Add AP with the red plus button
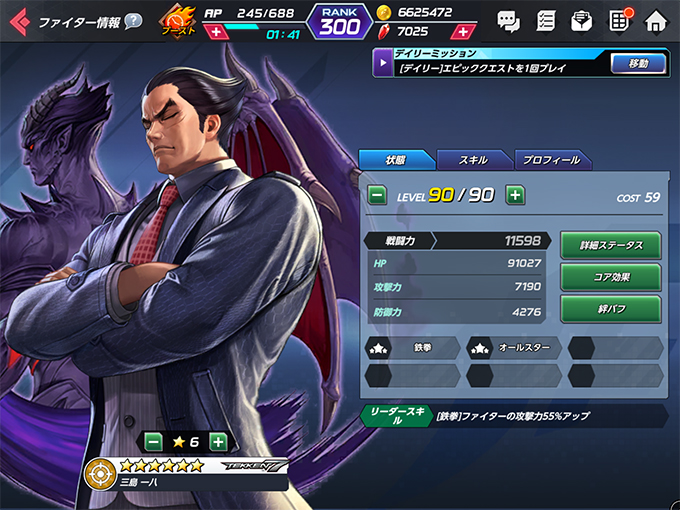The height and width of the screenshot is (510, 680). (216, 32)
